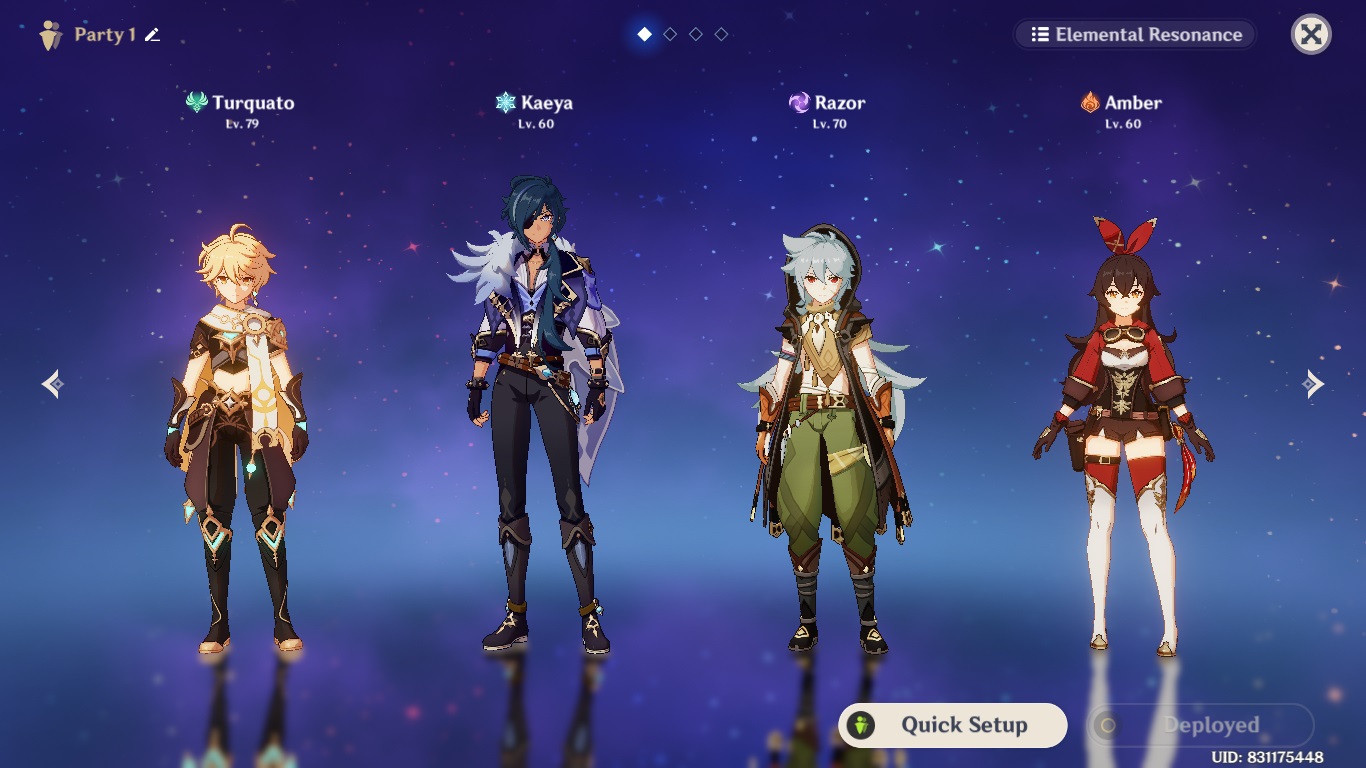Click the Deployed button
This screenshot has width=1366, height=768.
pos(1200,725)
